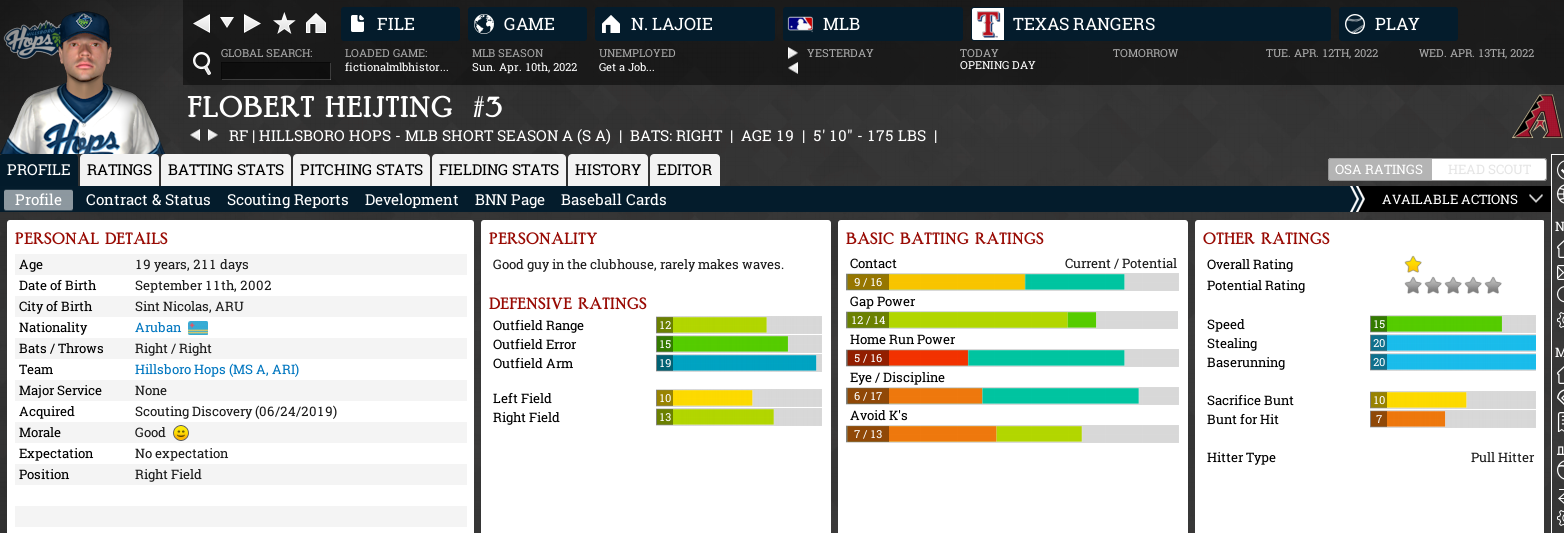Show the History tab
The width and height of the screenshot is (1564, 533).
tap(608, 170)
